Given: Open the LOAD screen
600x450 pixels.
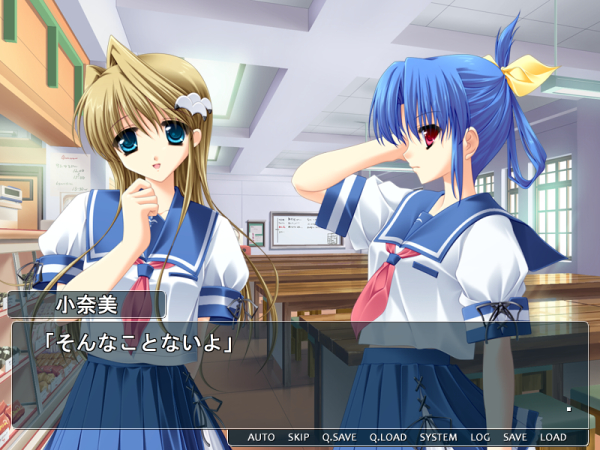Looking at the screenshot, I should pyautogui.click(x=552, y=437).
